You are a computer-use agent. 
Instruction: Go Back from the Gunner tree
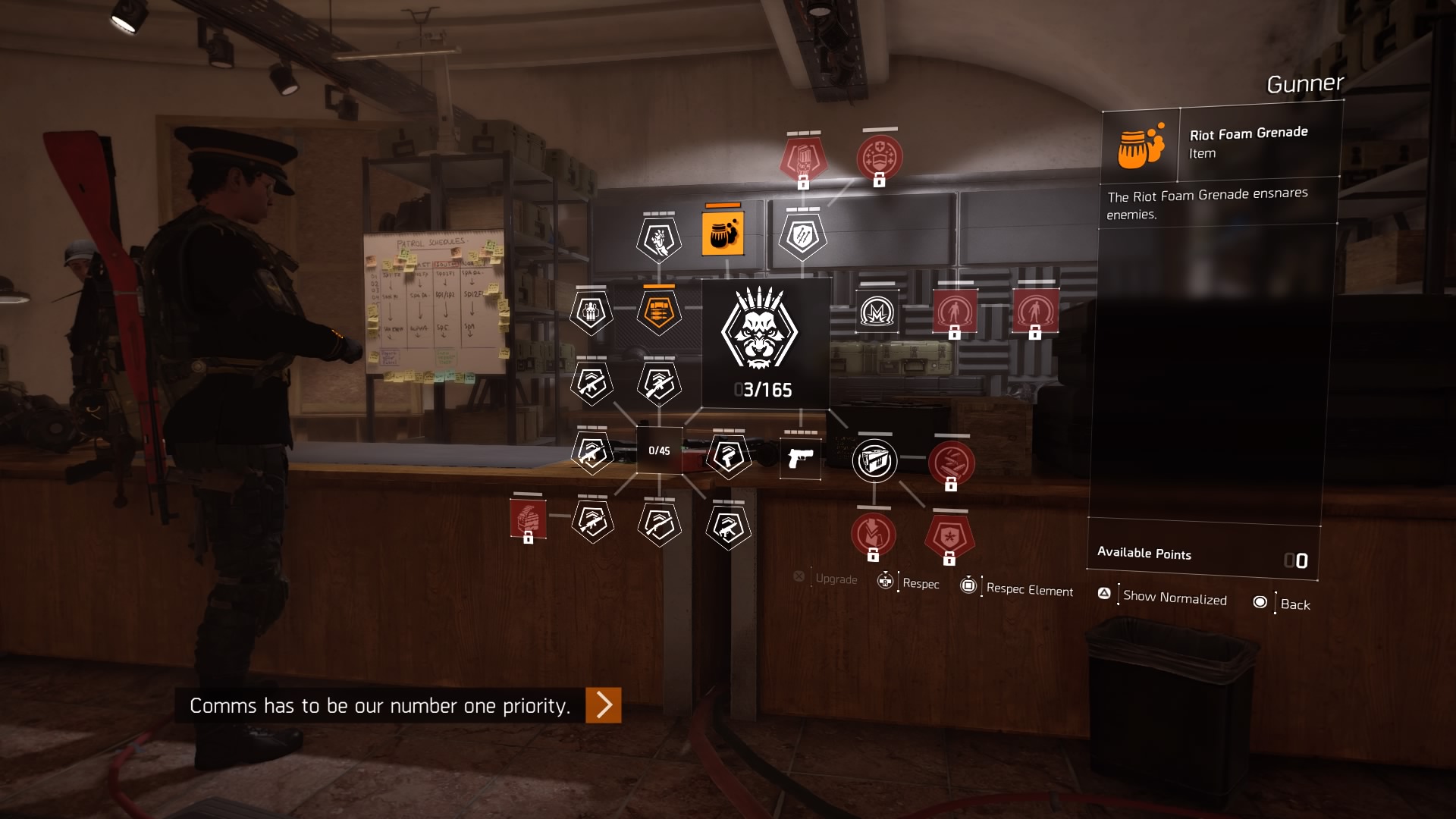click(1294, 604)
